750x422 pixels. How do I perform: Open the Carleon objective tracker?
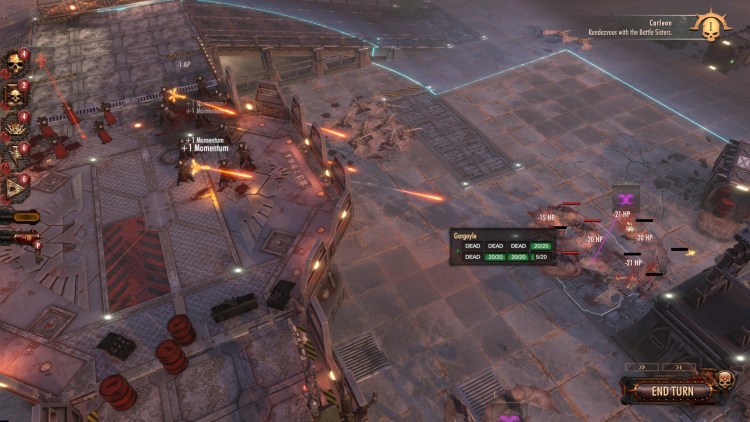click(660, 27)
